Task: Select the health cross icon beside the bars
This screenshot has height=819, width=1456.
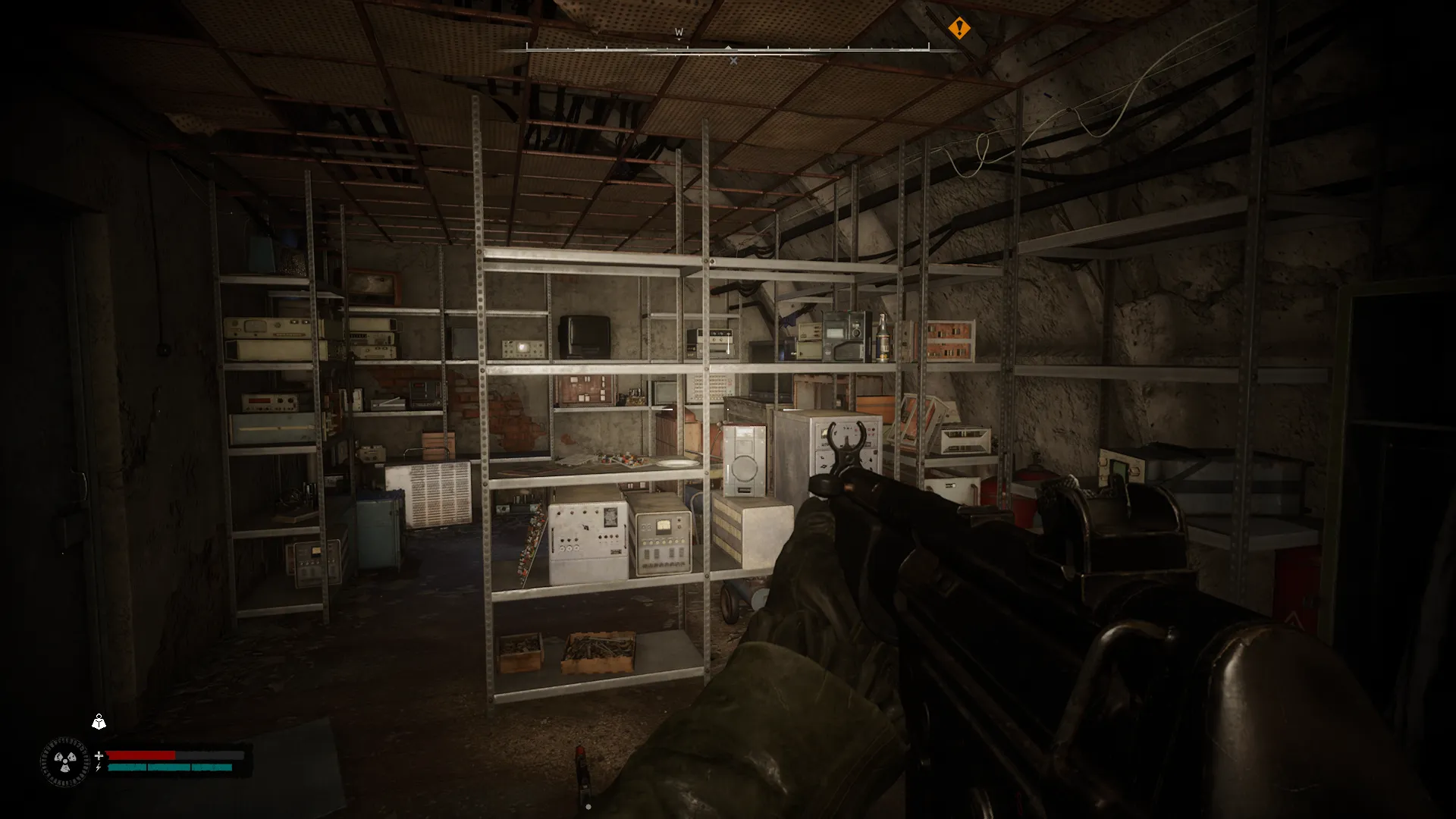Action: (99, 755)
